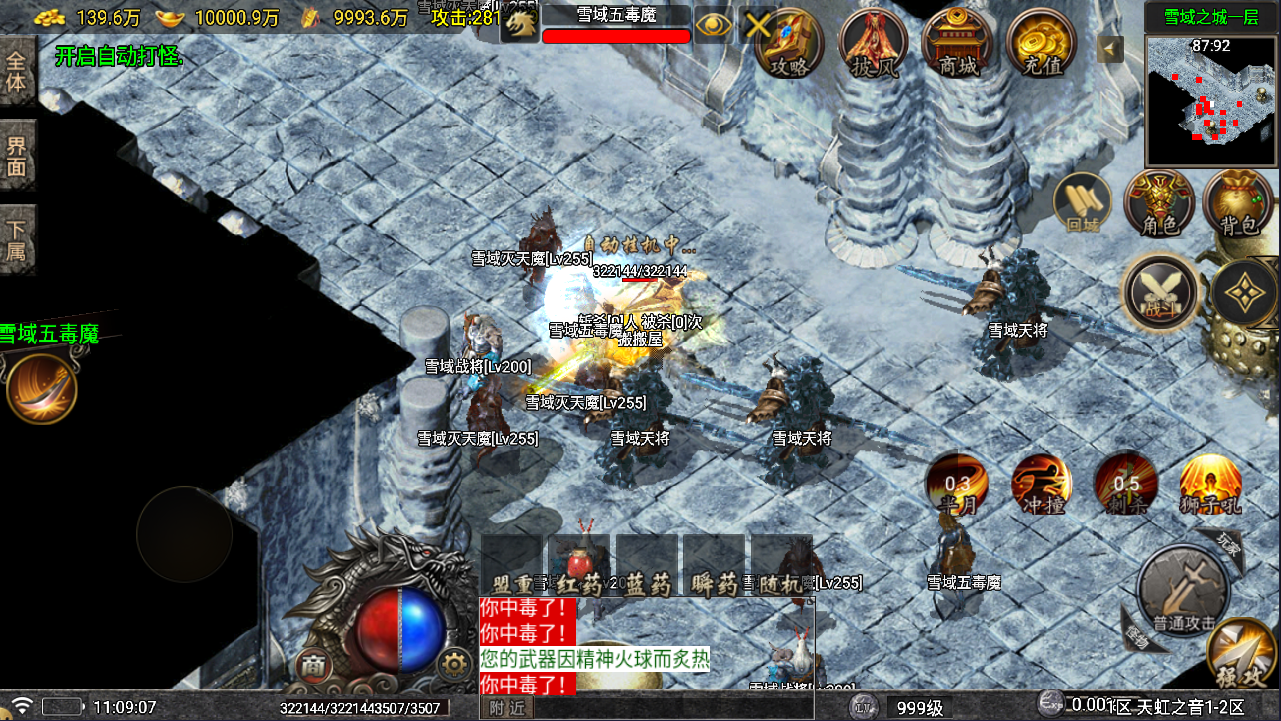
Task: Switch to the 全体 chat tab
Action: 17,71
